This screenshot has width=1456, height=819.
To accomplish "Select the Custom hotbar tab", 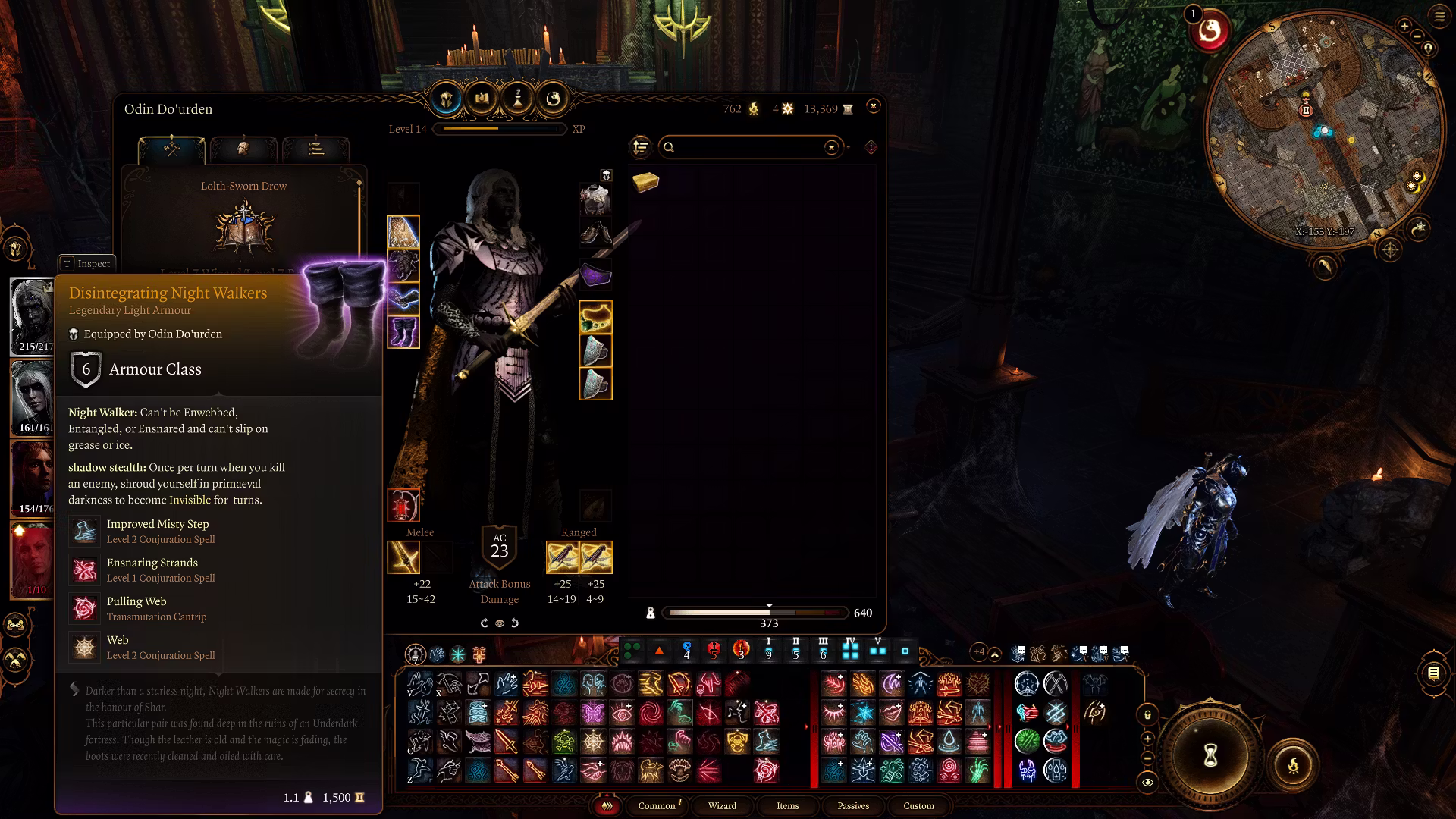I will click(918, 805).
